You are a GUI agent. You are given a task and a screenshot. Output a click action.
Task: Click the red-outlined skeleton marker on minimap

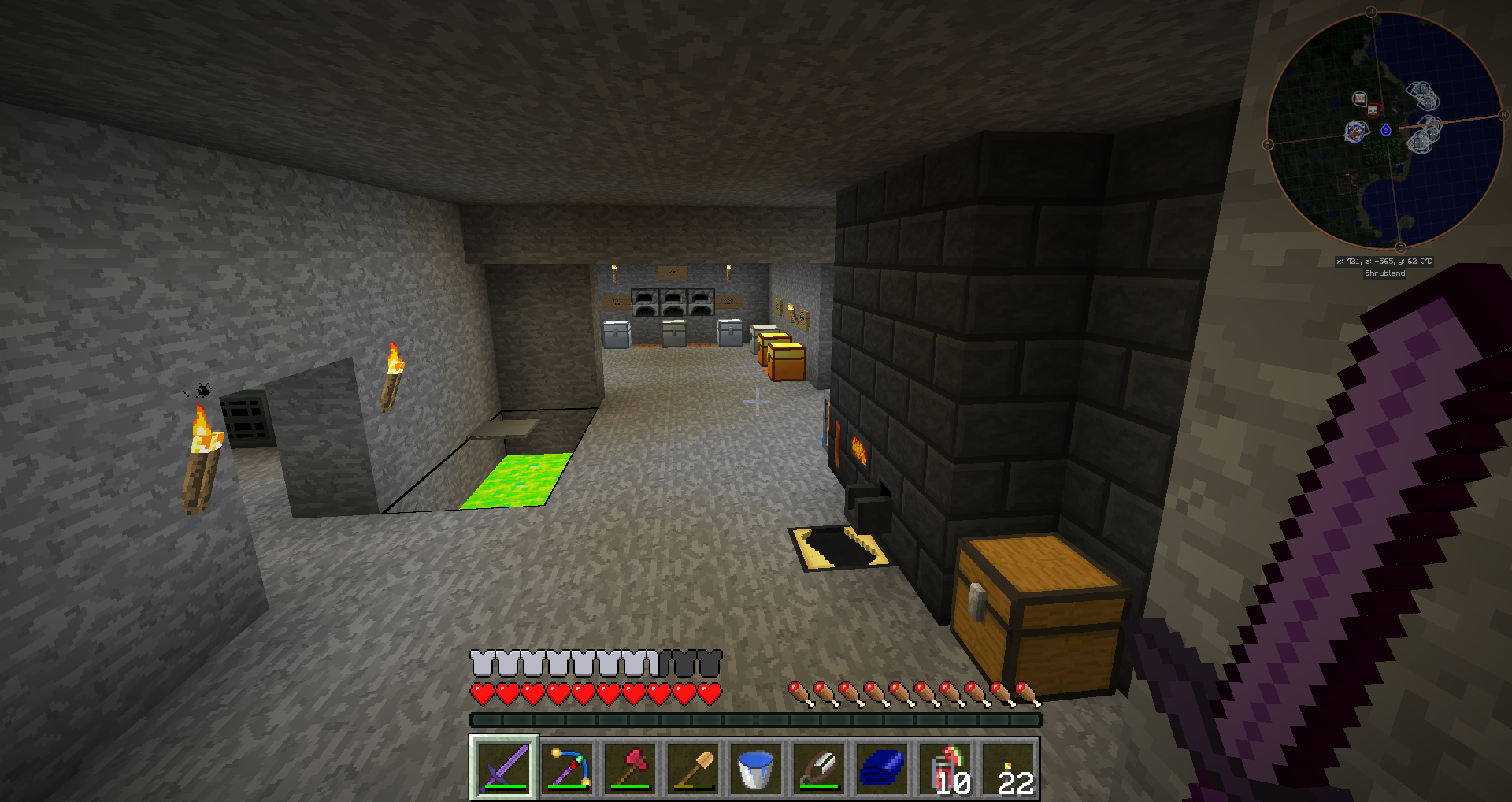point(1373,110)
